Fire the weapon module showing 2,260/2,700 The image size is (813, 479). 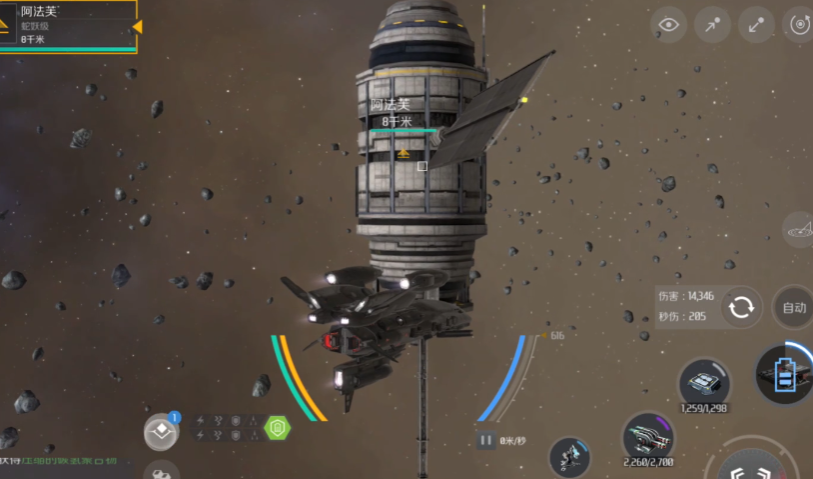(x=648, y=438)
